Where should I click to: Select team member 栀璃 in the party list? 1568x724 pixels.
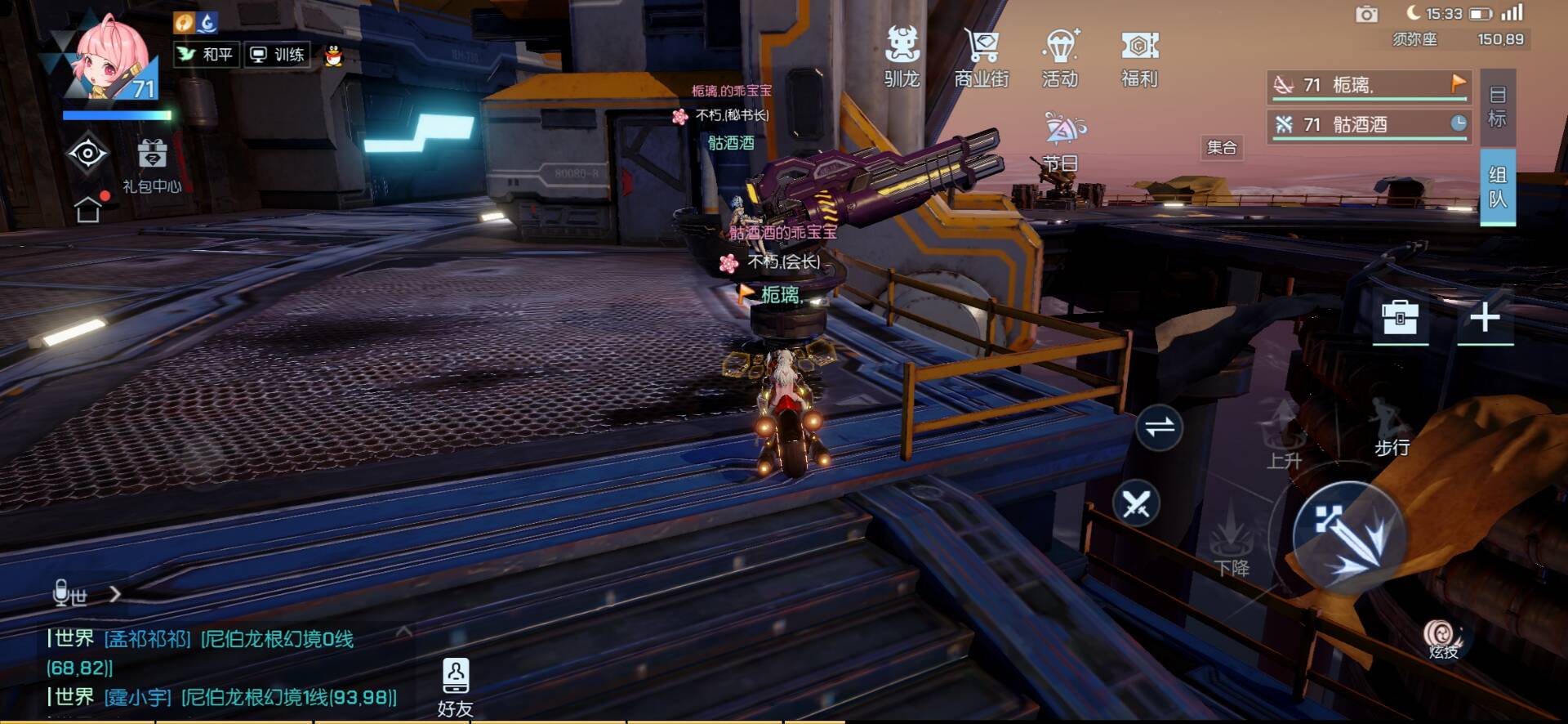(1369, 85)
